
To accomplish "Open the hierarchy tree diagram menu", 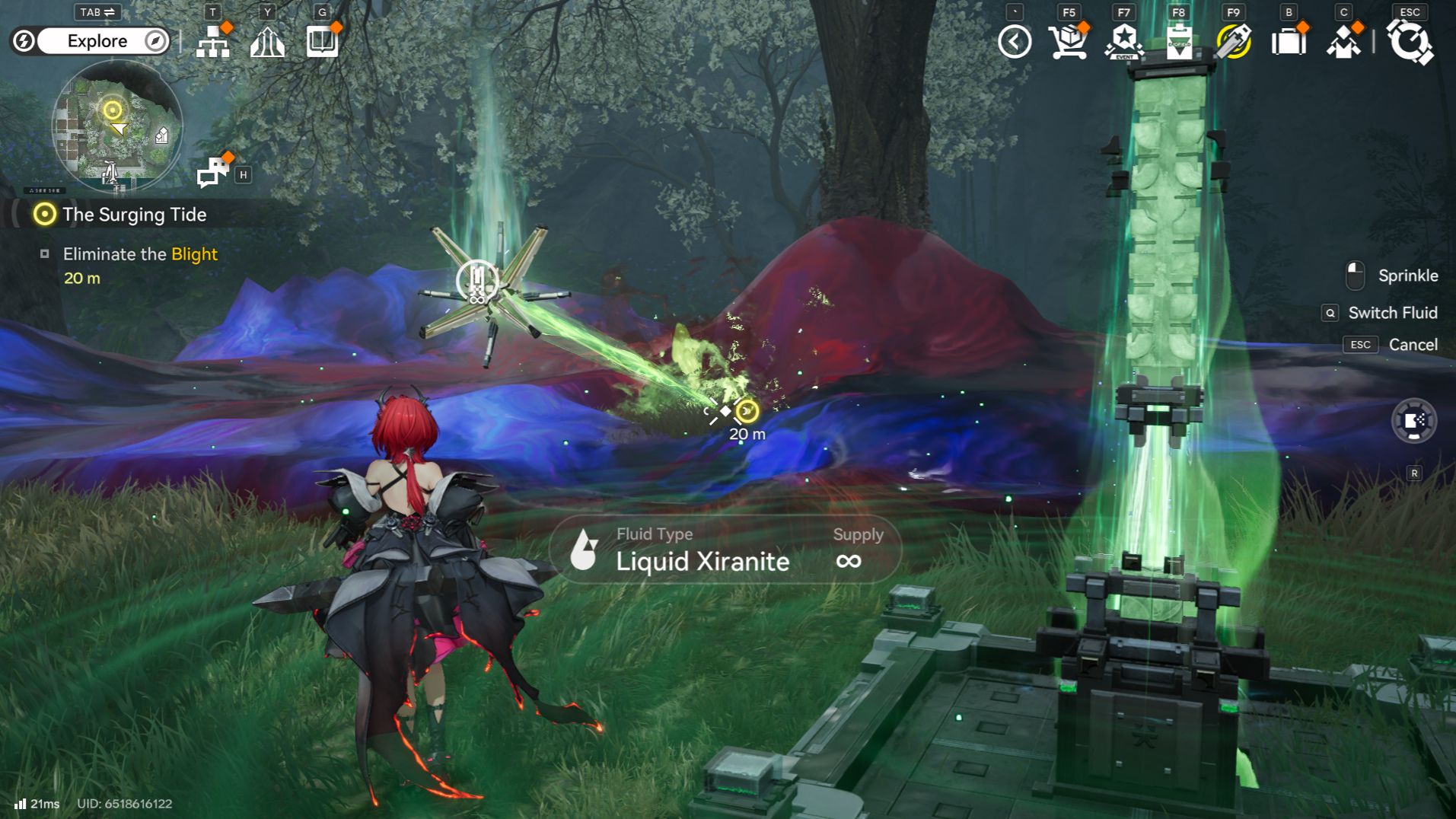I will pyautogui.click(x=213, y=42).
